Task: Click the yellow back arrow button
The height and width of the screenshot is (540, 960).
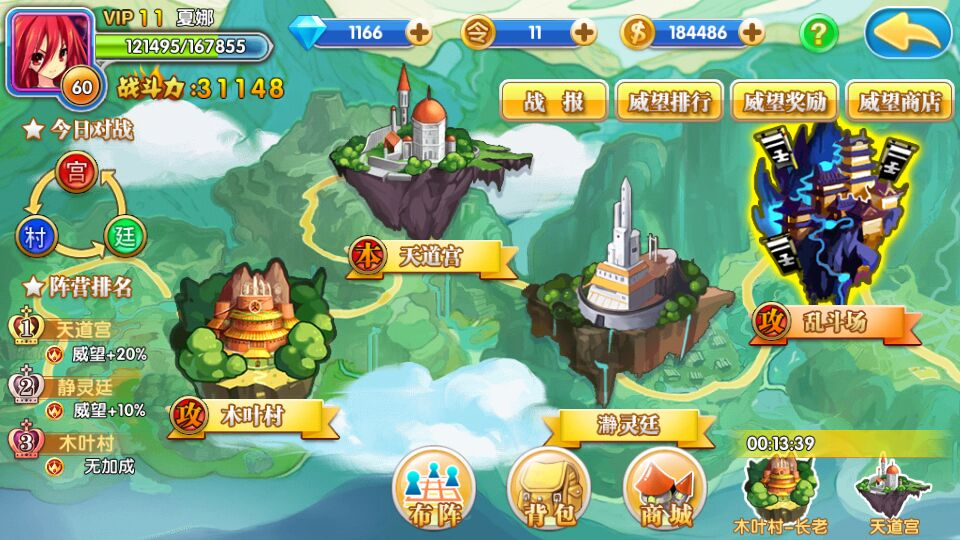Action: tap(908, 34)
